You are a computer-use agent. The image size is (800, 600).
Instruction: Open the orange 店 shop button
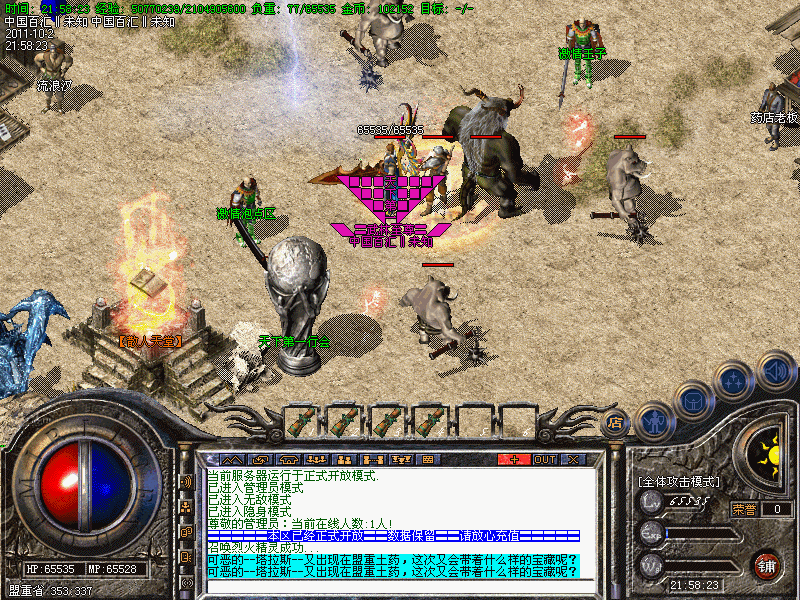click(x=616, y=424)
